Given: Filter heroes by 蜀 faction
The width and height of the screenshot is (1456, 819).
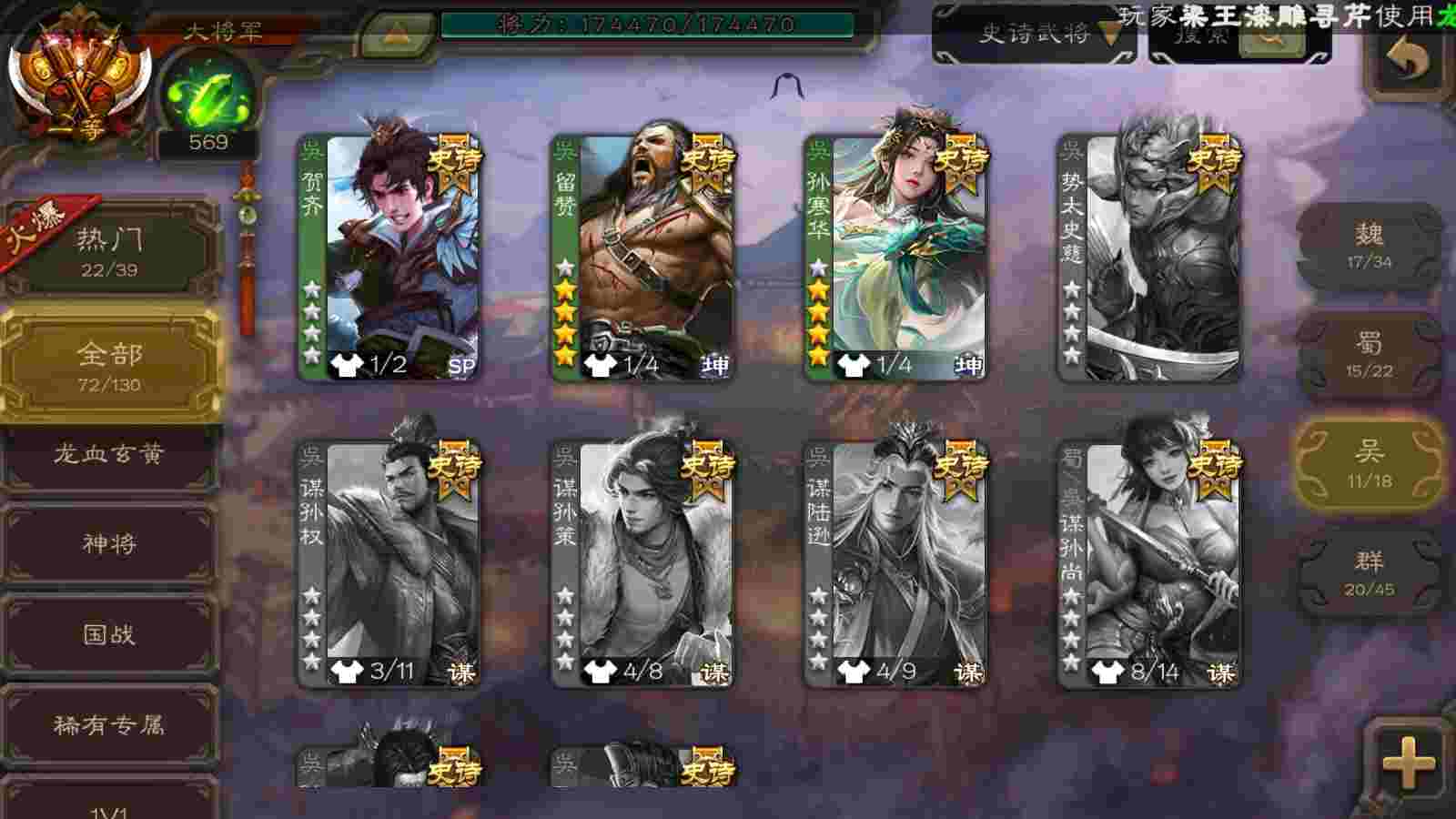Looking at the screenshot, I should click(1369, 355).
